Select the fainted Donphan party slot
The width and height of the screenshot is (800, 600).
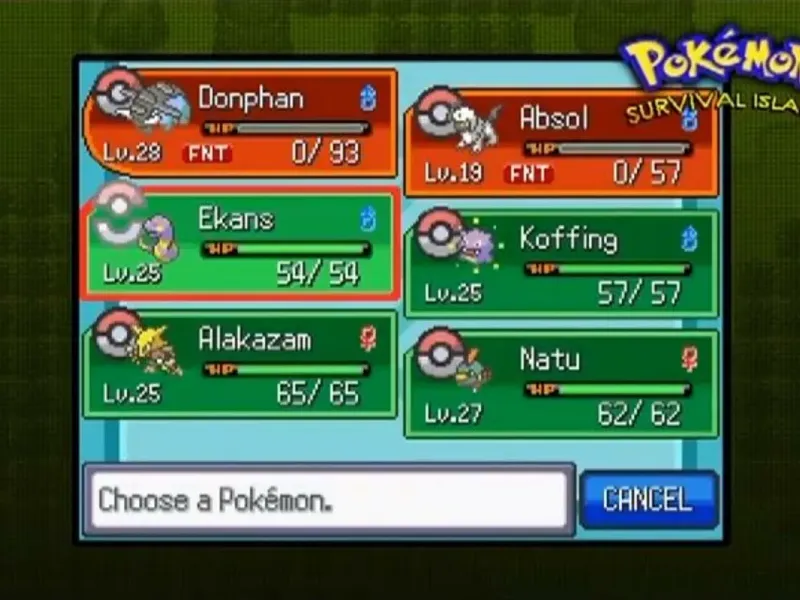point(240,124)
